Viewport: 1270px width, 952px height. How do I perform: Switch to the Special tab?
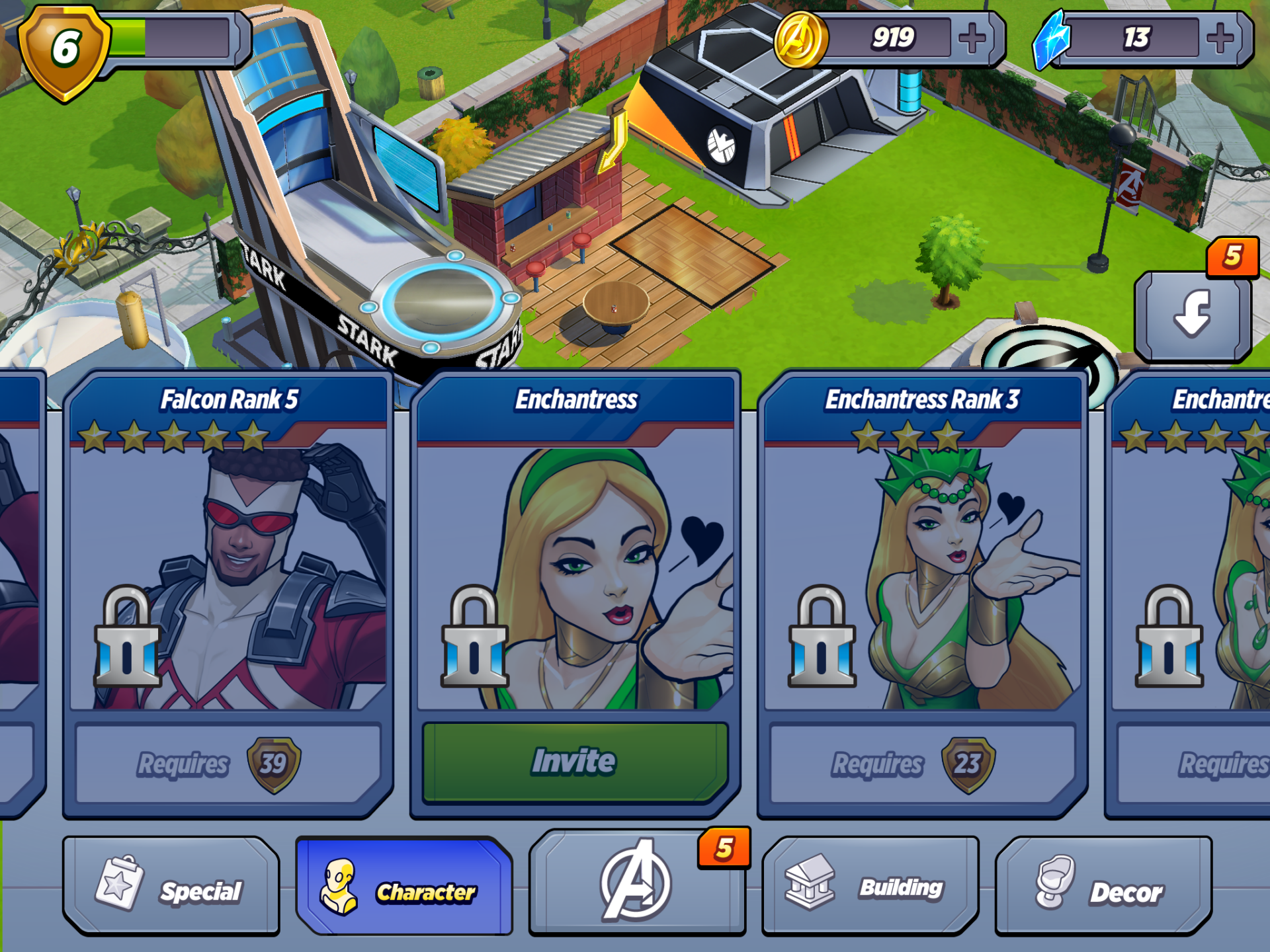pyautogui.click(x=171, y=887)
